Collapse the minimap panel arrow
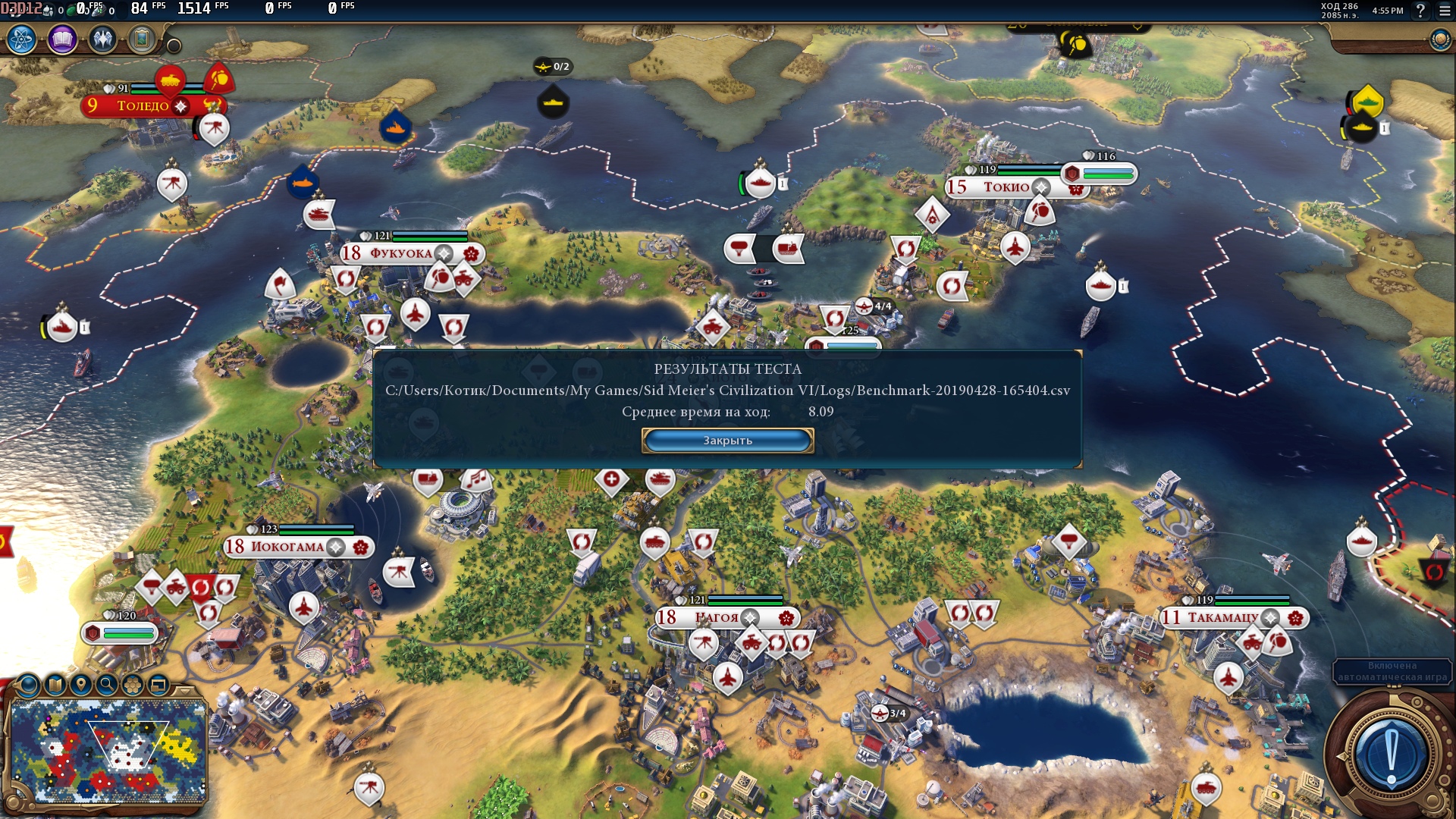The height and width of the screenshot is (819, 1456). click(184, 690)
